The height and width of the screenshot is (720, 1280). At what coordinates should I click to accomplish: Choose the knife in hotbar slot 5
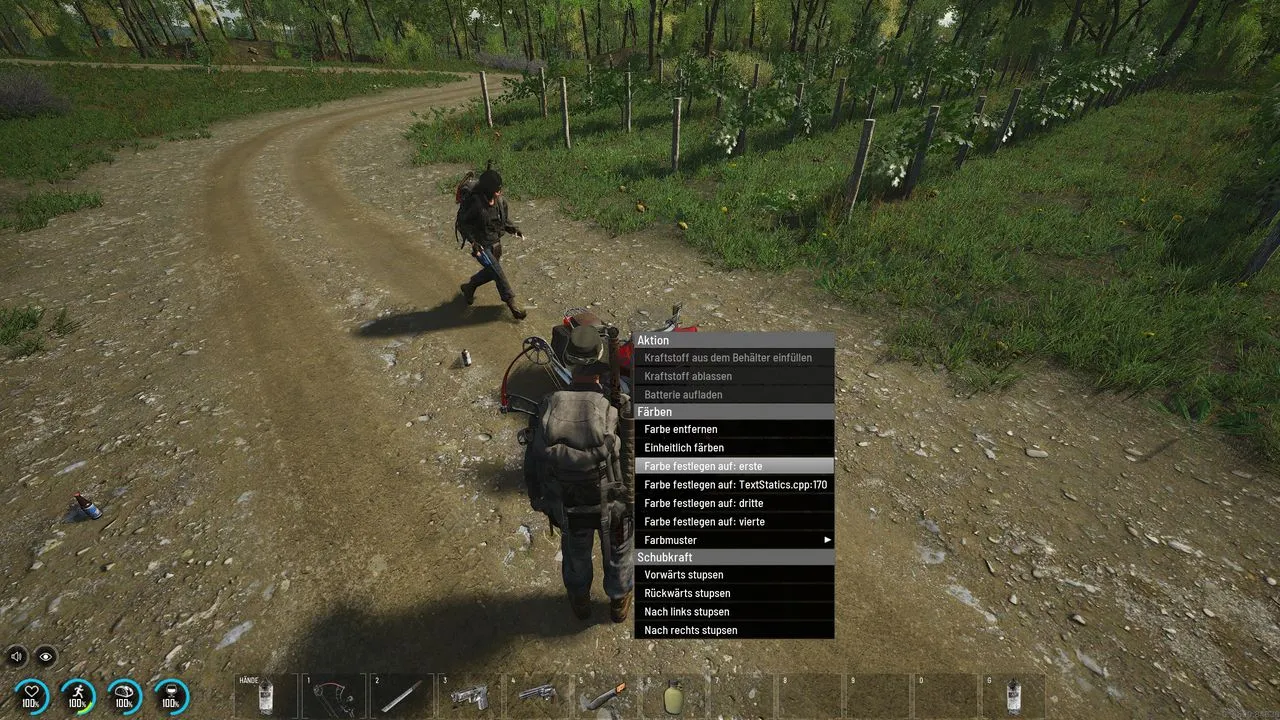click(606, 696)
